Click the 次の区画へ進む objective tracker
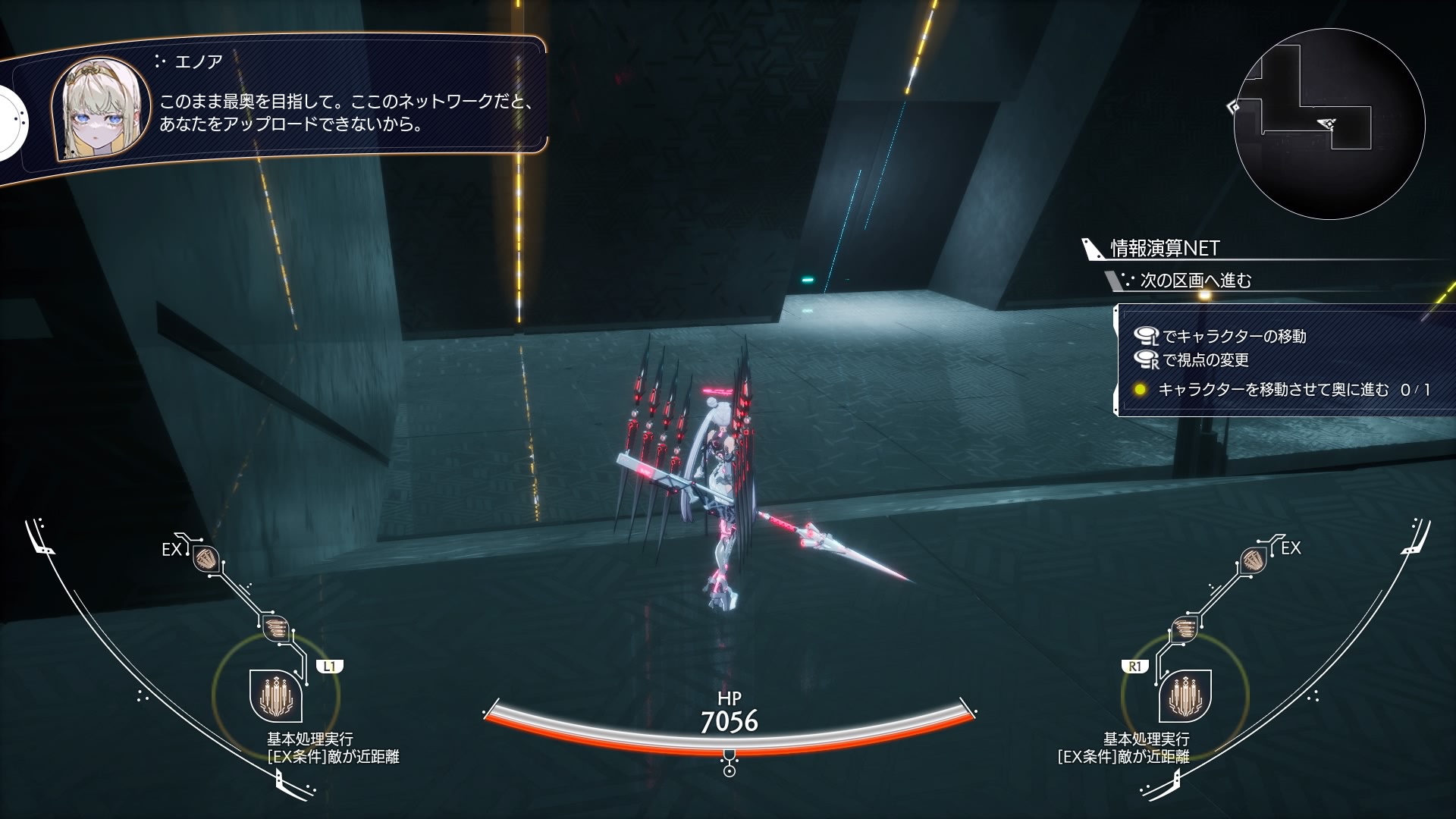Viewport: 1456px width, 819px height. tap(1195, 281)
